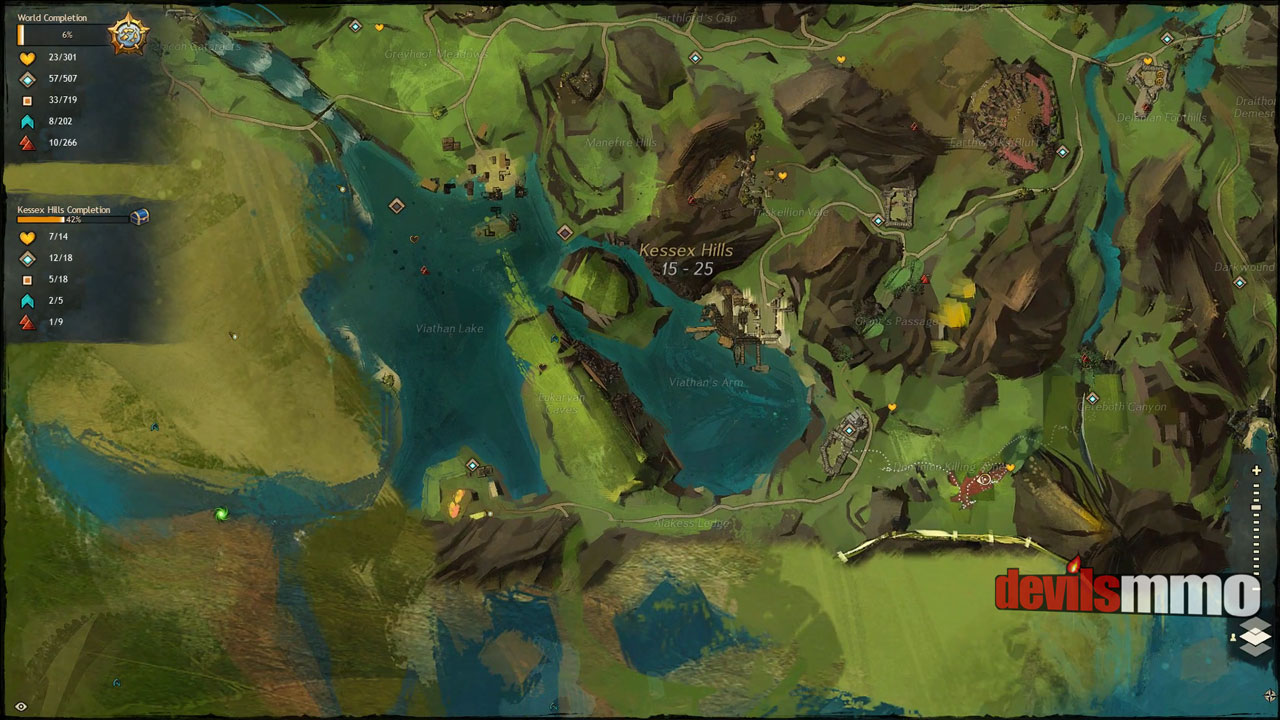The width and height of the screenshot is (1280, 720).
Task: Zoom in with the map plus button
Action: click(1257, 471)
